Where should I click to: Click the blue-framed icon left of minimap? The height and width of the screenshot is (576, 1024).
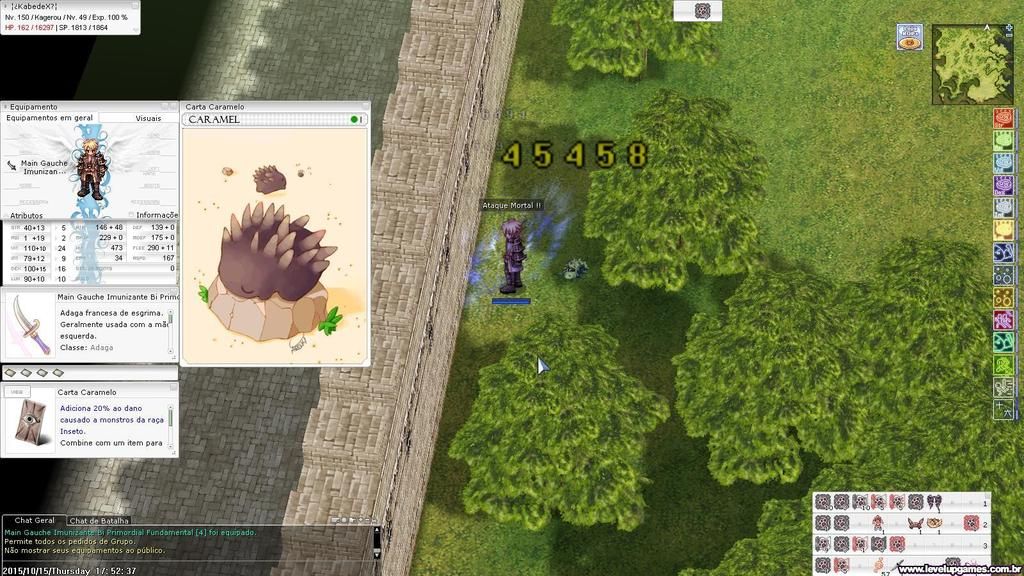pyautogui.click(x=909, y=37)
